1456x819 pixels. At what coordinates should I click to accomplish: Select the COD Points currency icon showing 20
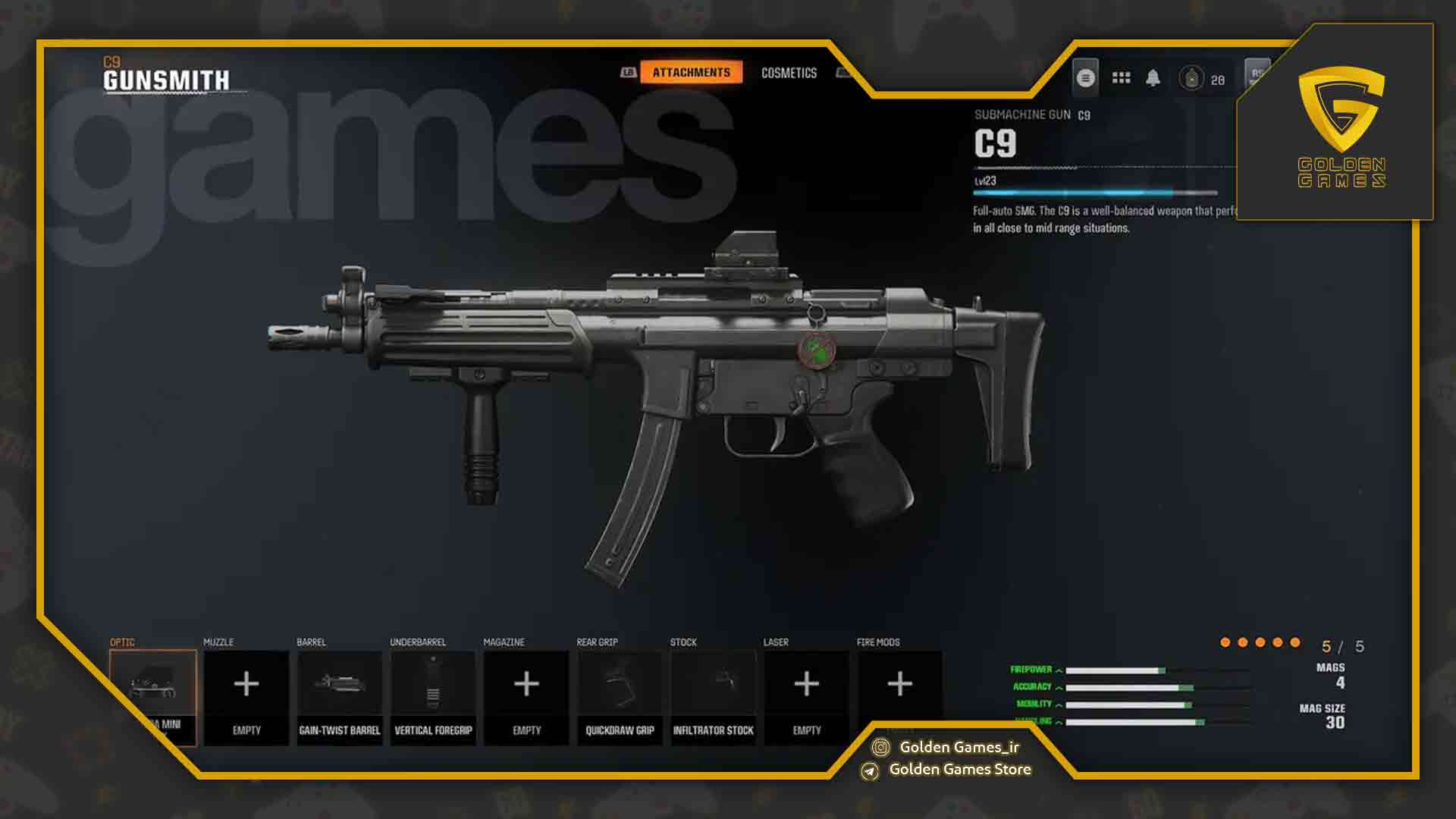pos(1191,77)
